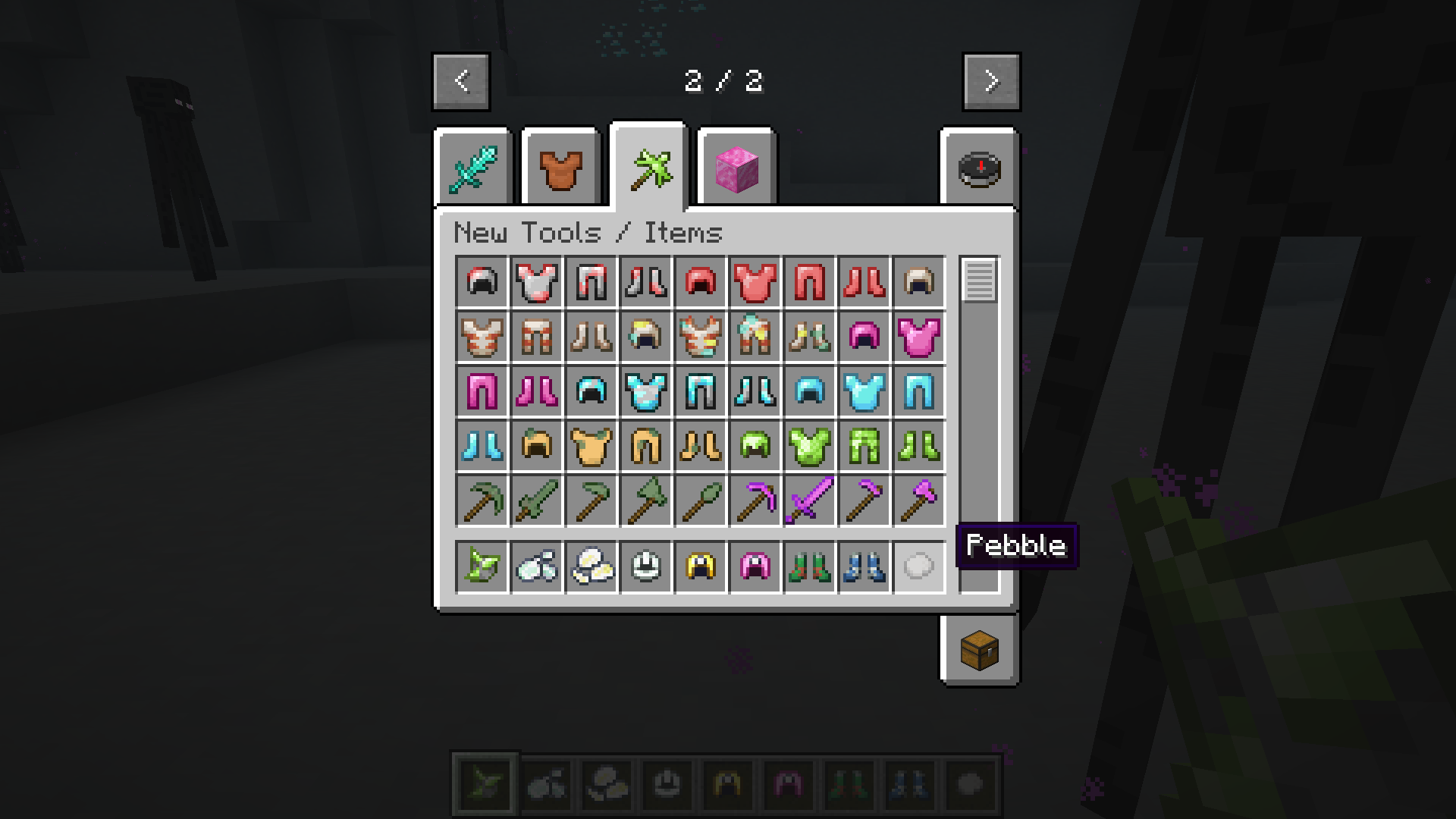
Task: Select the green boots in the bottom row
Action: [811, 566]
